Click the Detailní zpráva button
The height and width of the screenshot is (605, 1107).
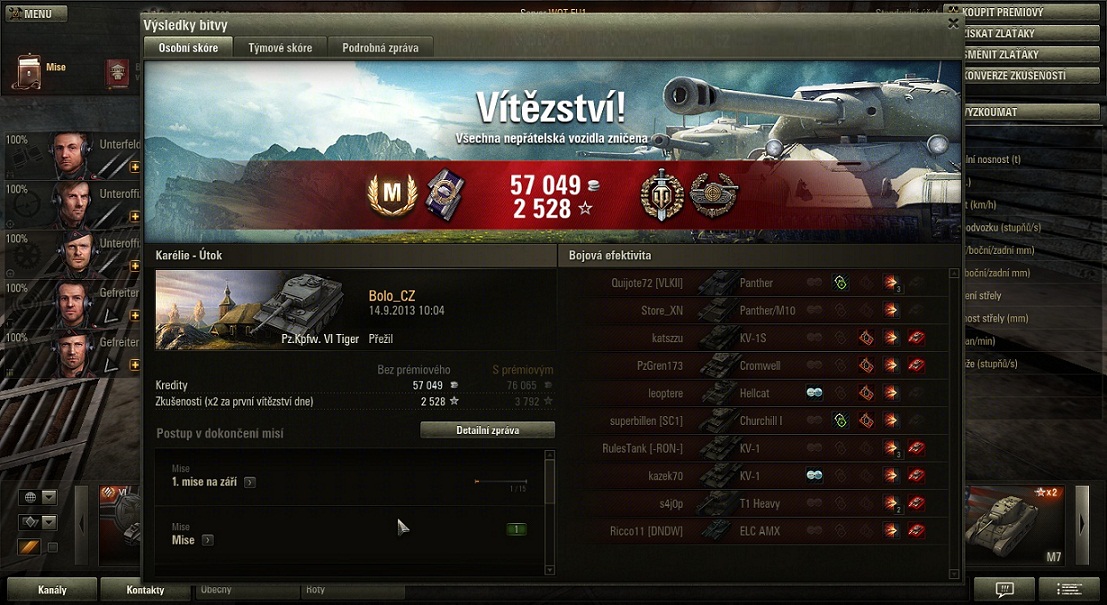pyautogui.click(x=487, y=430)
